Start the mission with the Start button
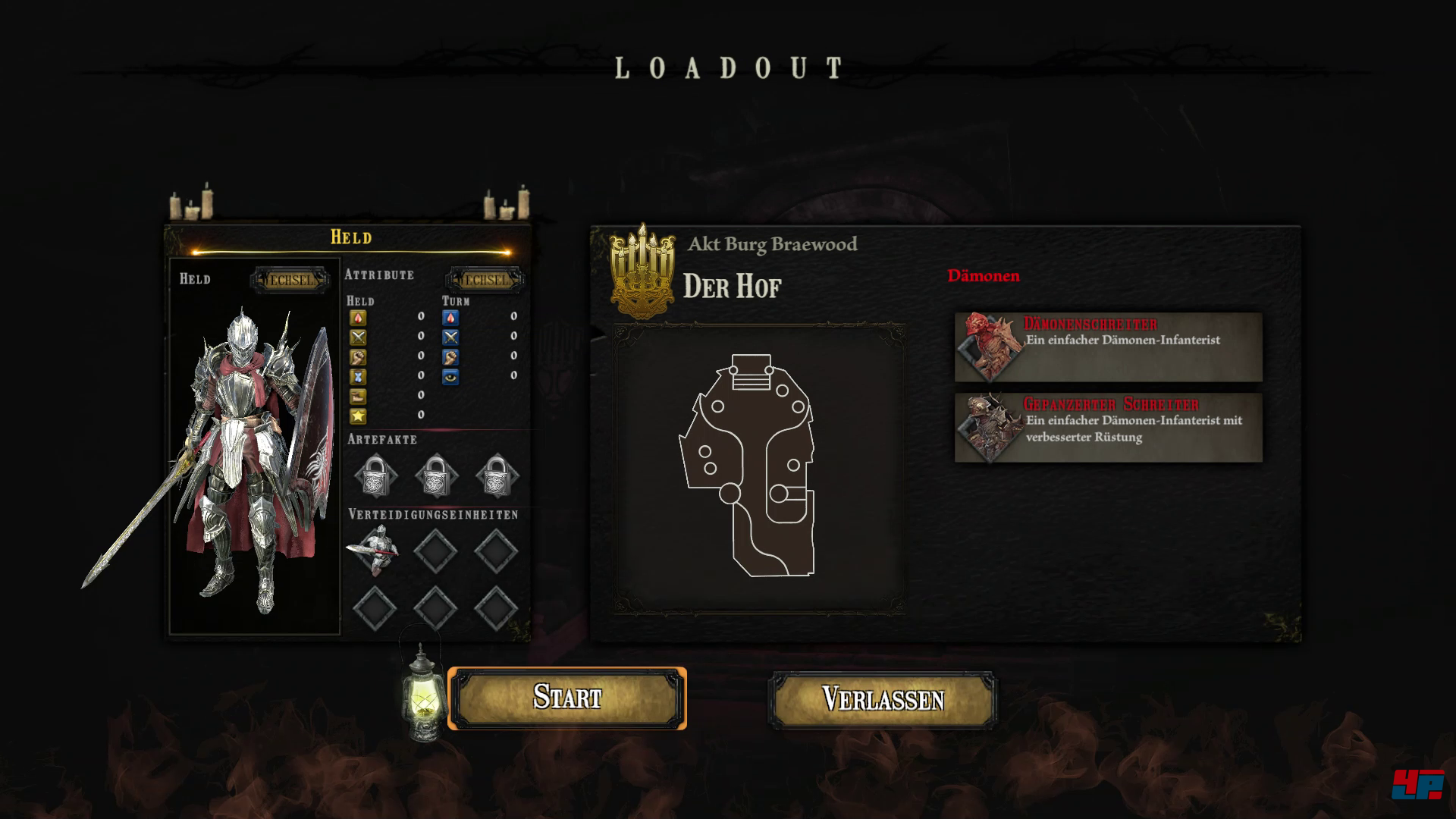 pos(567,698)
